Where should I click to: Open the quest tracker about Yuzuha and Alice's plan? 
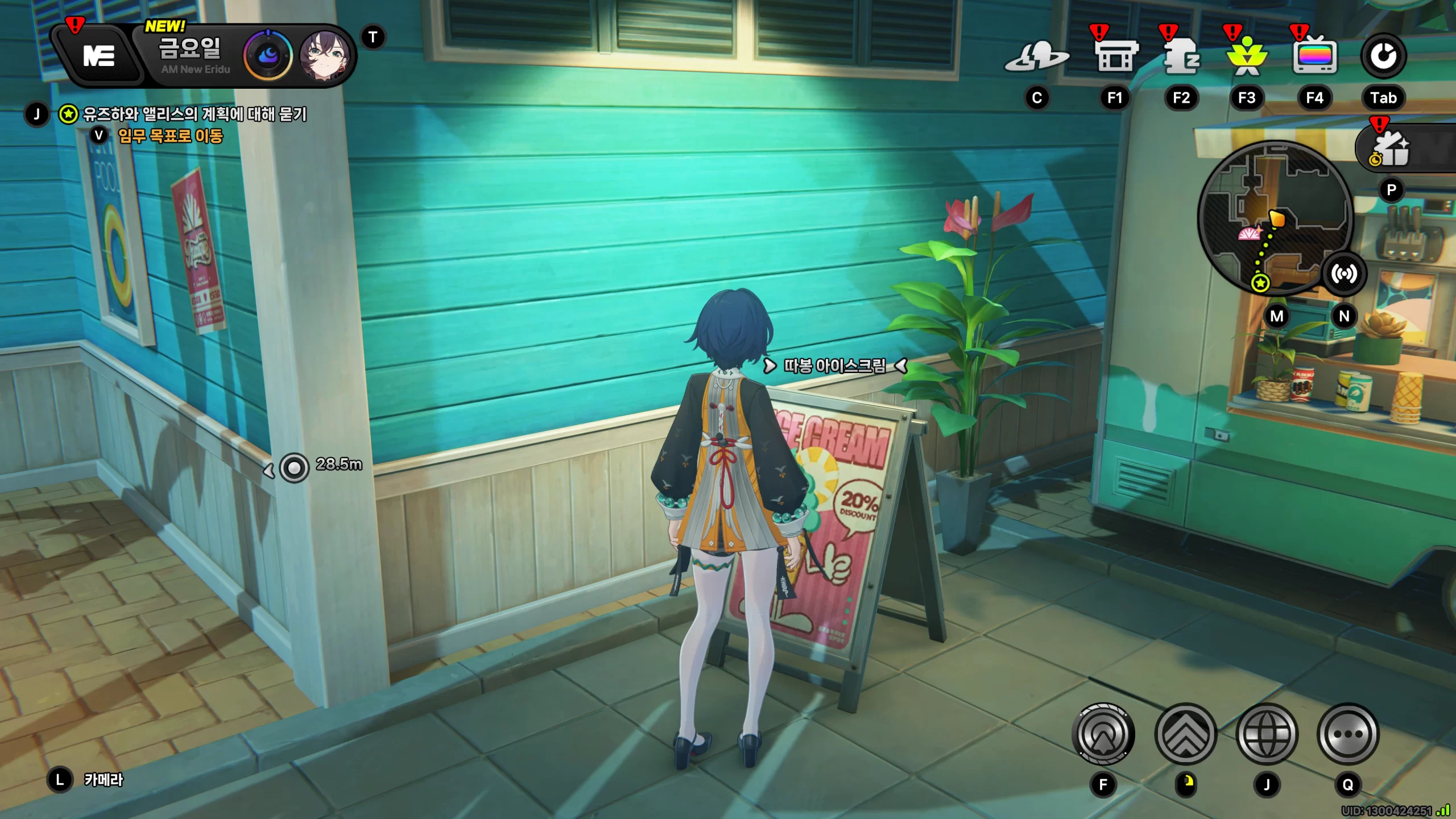[x=193, y=114]
